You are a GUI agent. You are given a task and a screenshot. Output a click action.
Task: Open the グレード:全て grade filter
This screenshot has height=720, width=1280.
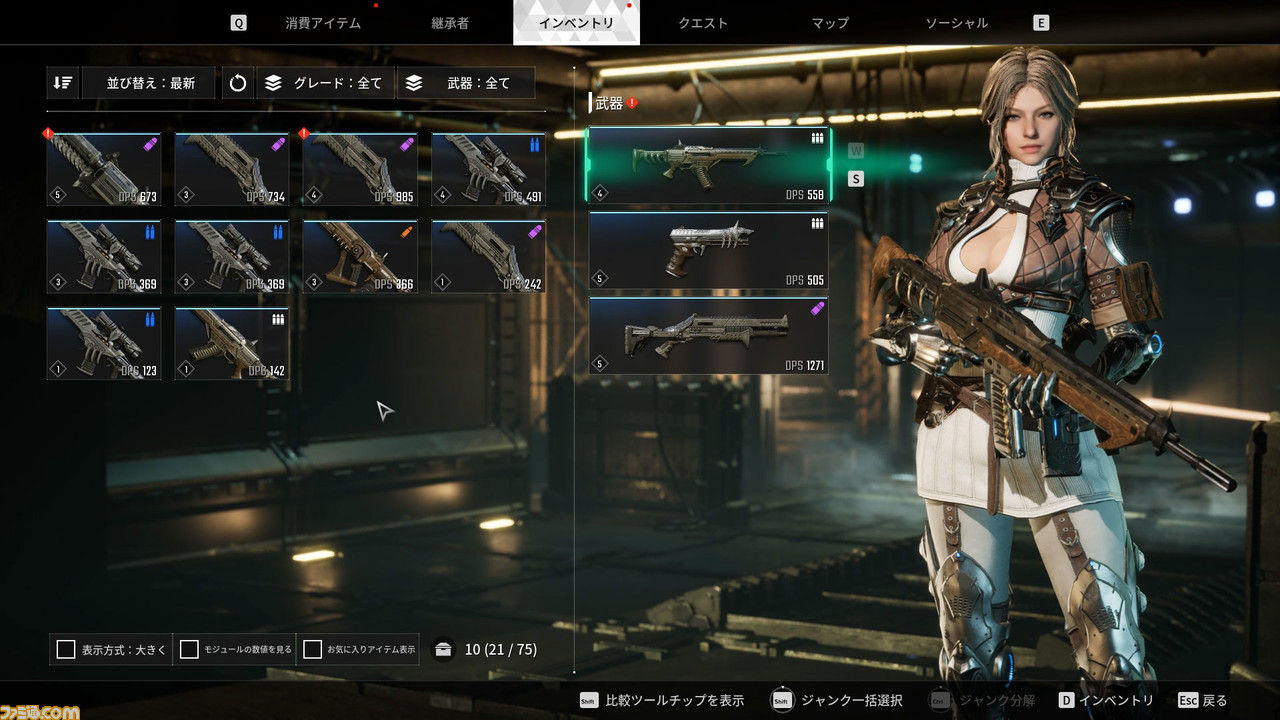coord(326,83)
